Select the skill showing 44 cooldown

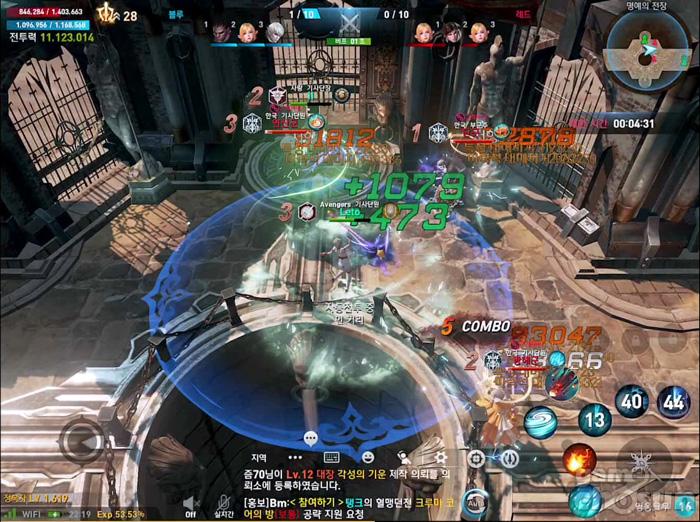[673, 402]
